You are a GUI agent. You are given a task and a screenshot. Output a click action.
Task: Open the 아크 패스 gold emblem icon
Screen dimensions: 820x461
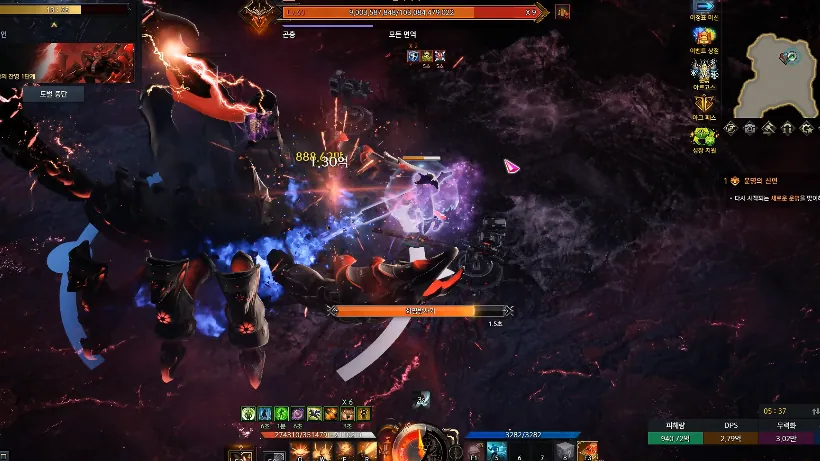[x=704, y=102]
